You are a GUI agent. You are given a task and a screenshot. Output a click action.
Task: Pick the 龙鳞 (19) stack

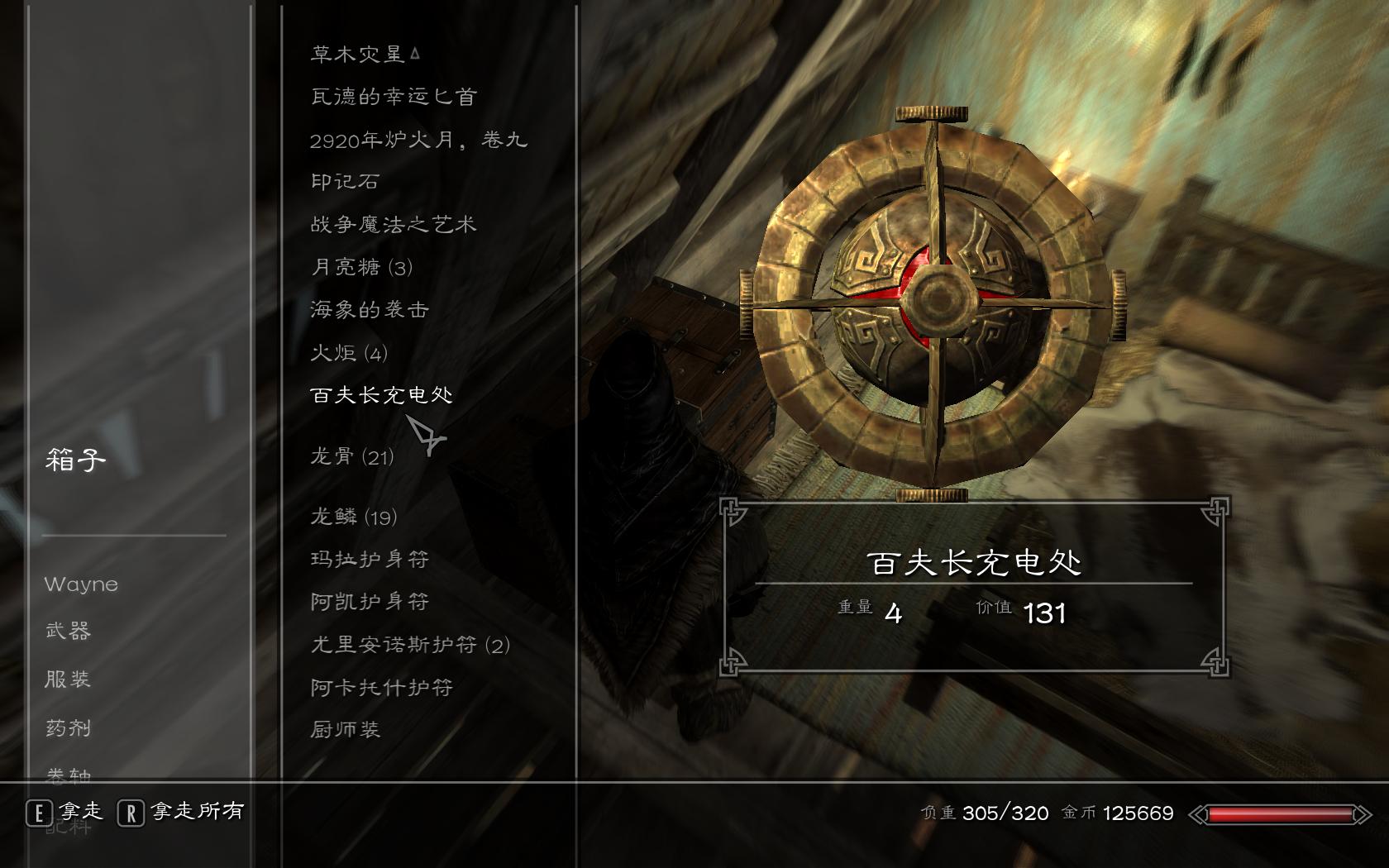[x=354, y=517]
